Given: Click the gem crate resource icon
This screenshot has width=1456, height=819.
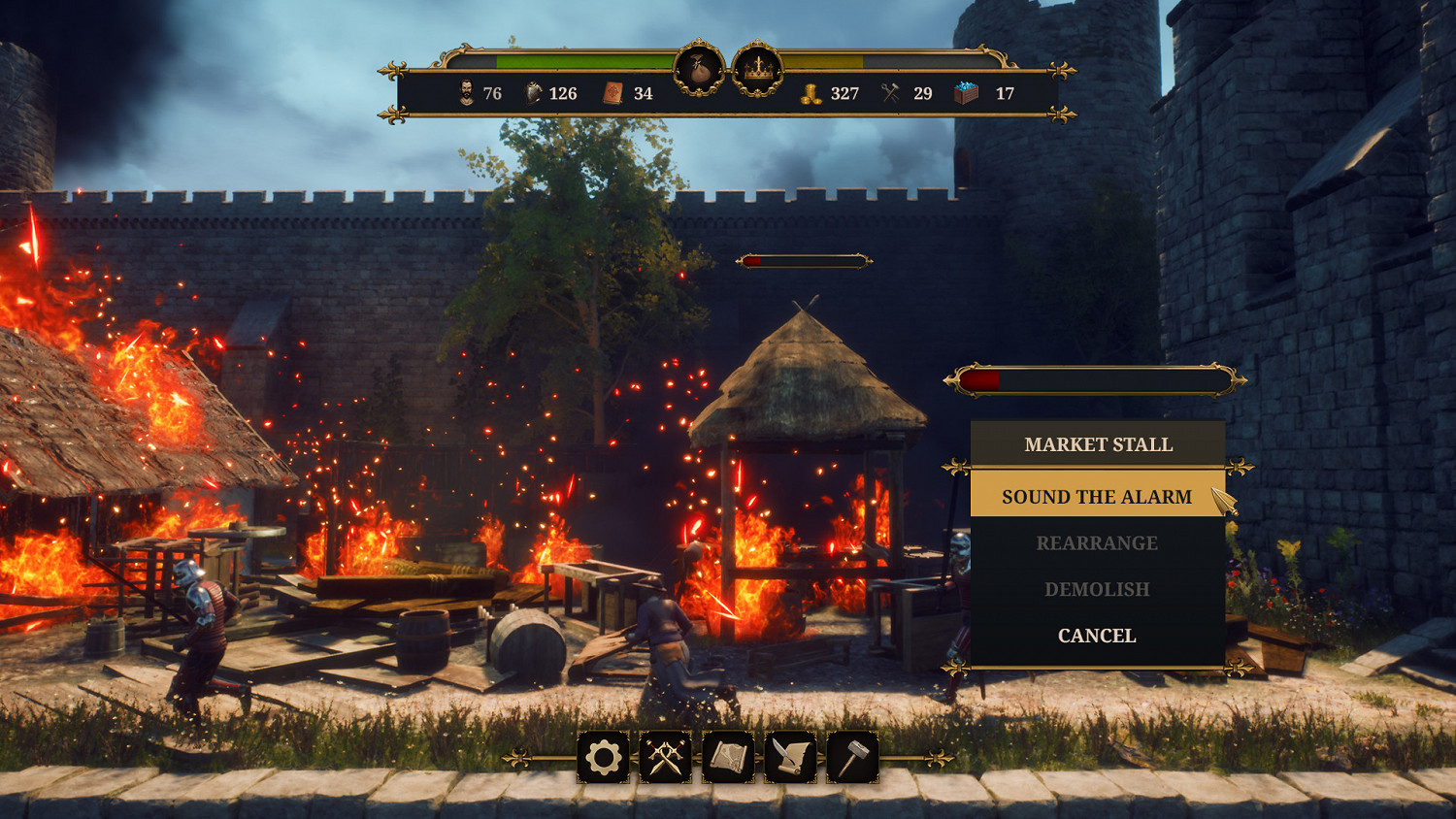Looking at the screenshot, I should click(x=963, y=94).
